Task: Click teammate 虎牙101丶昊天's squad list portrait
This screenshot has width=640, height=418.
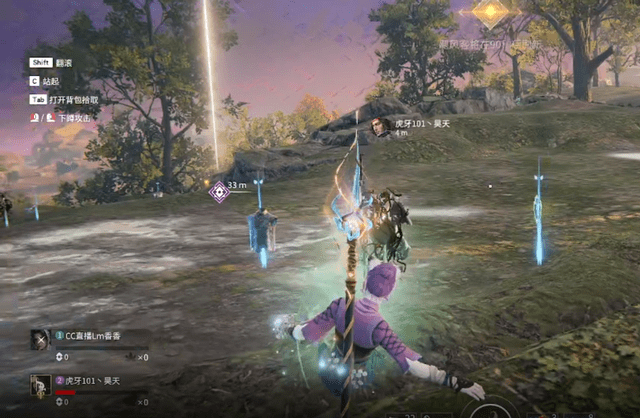Action: click(41, 385)
